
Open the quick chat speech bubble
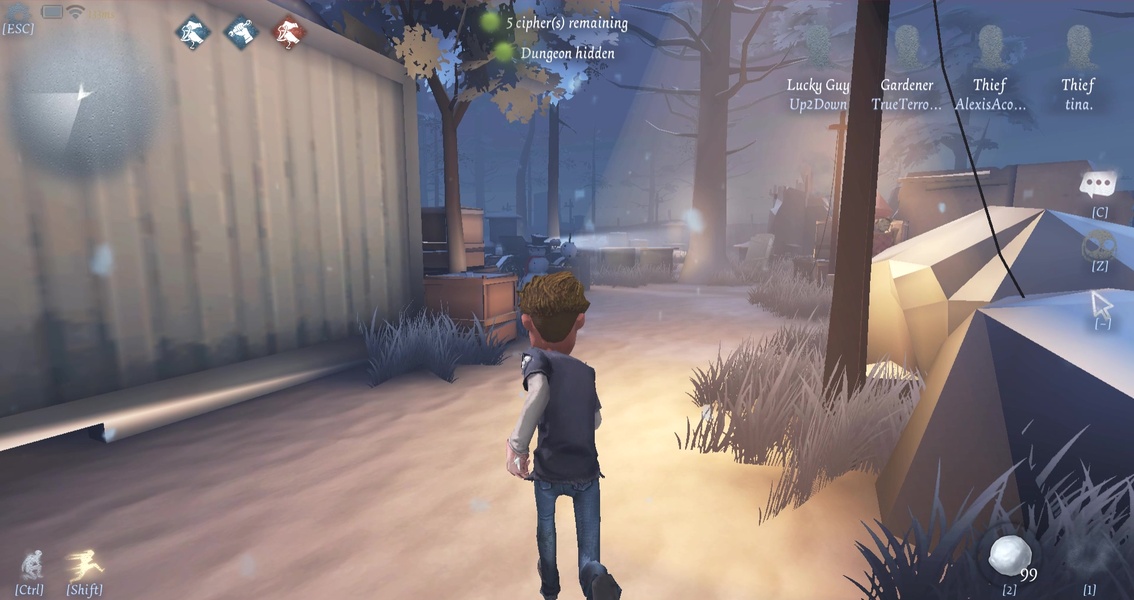pyautogui.click(x=1099, y=185)
